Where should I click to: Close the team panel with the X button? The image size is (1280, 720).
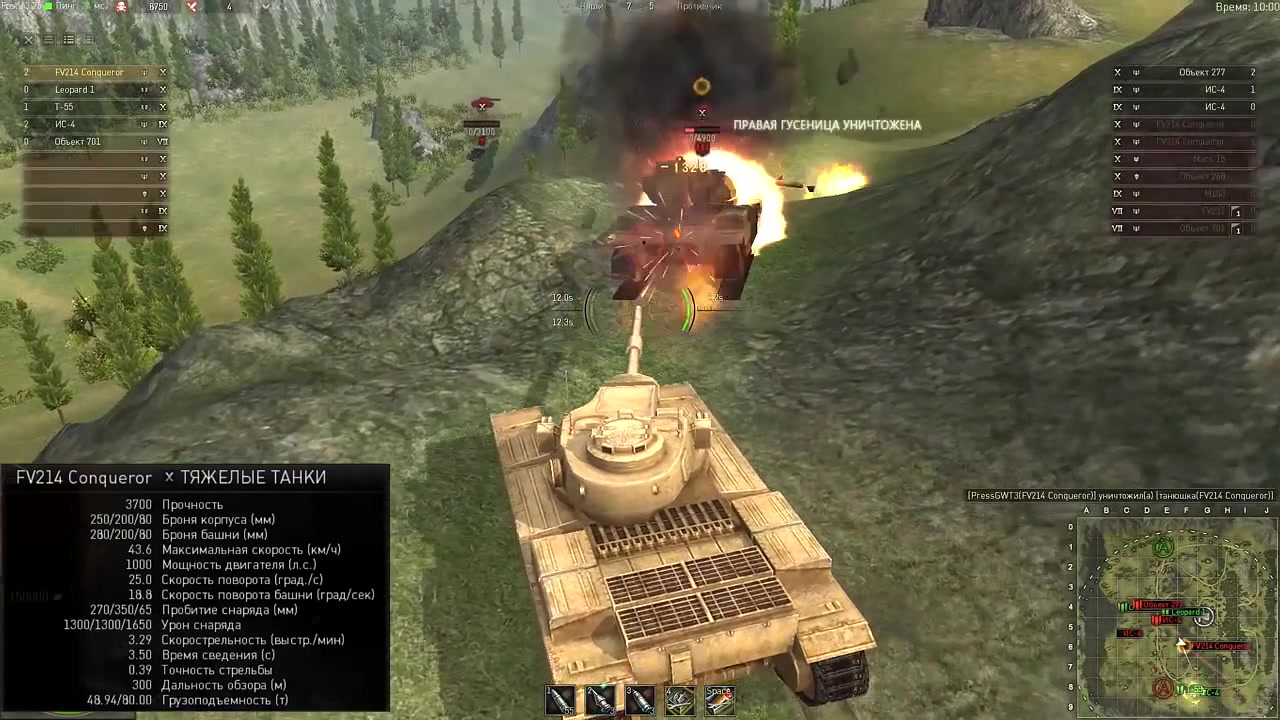coord(28,40)
